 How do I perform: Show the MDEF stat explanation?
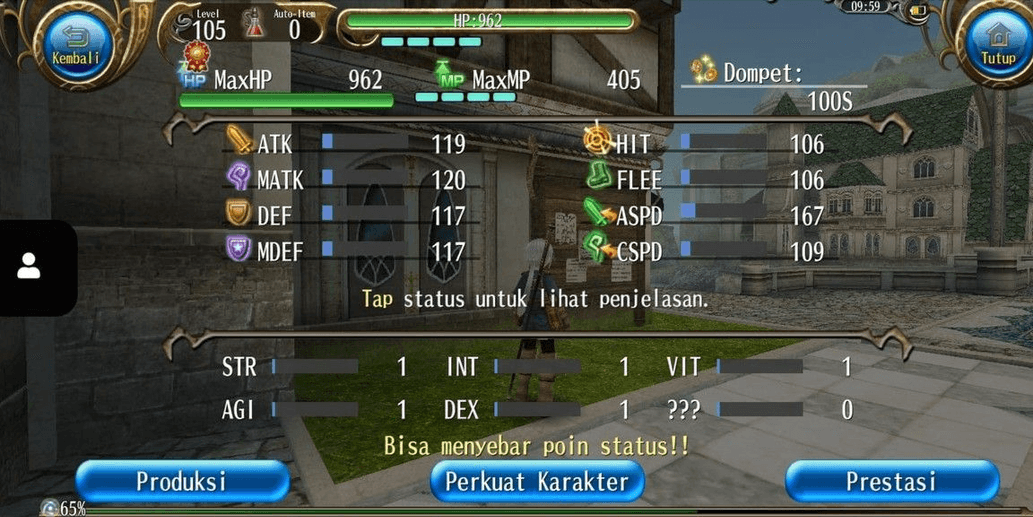click(345, 251)
